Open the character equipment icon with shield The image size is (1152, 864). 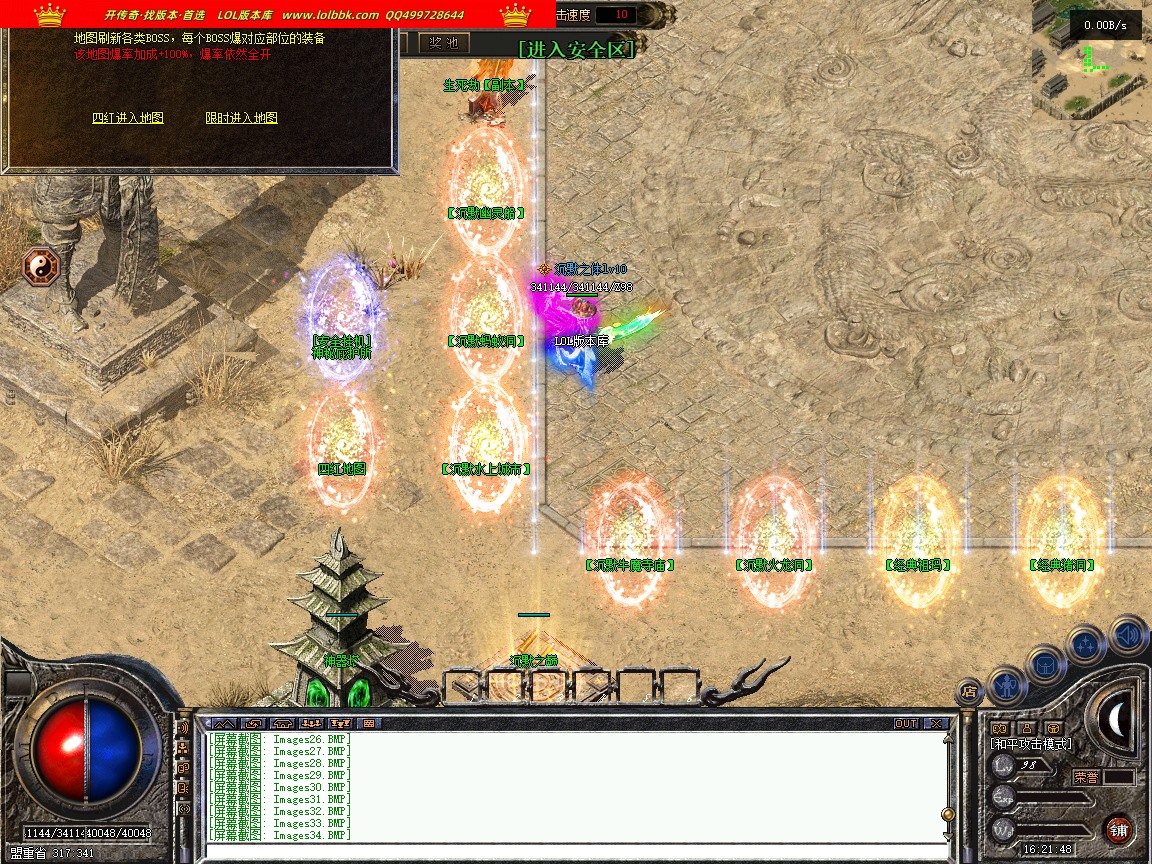pos(1006,684)
